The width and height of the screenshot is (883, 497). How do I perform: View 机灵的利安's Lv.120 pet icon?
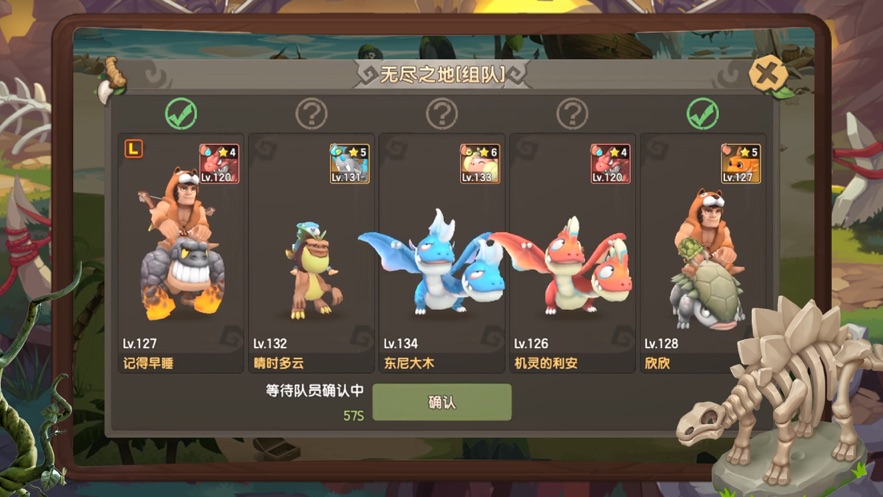pyautogui.click(x=610, y=163)
